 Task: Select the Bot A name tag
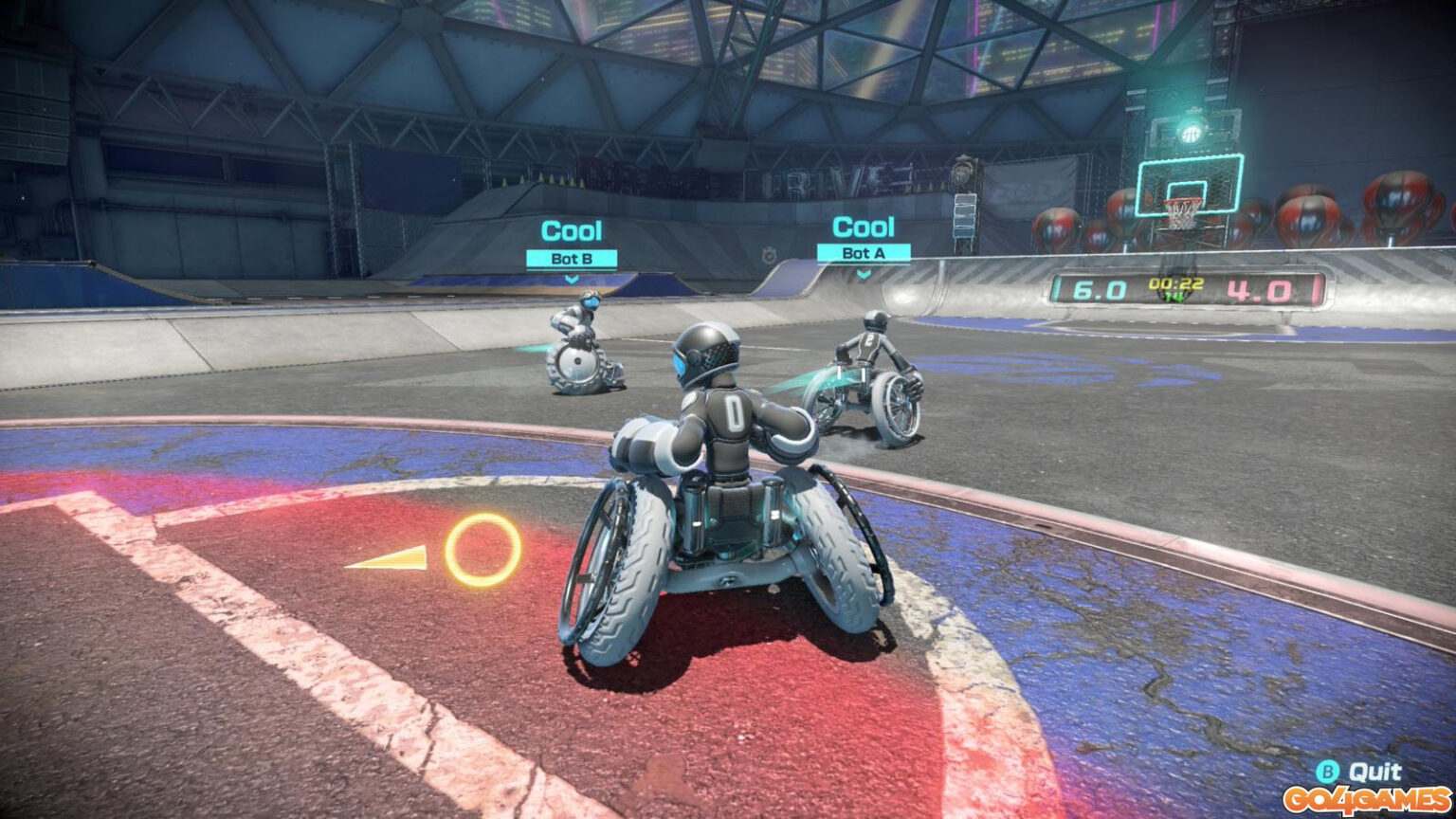tap(863, 253)
